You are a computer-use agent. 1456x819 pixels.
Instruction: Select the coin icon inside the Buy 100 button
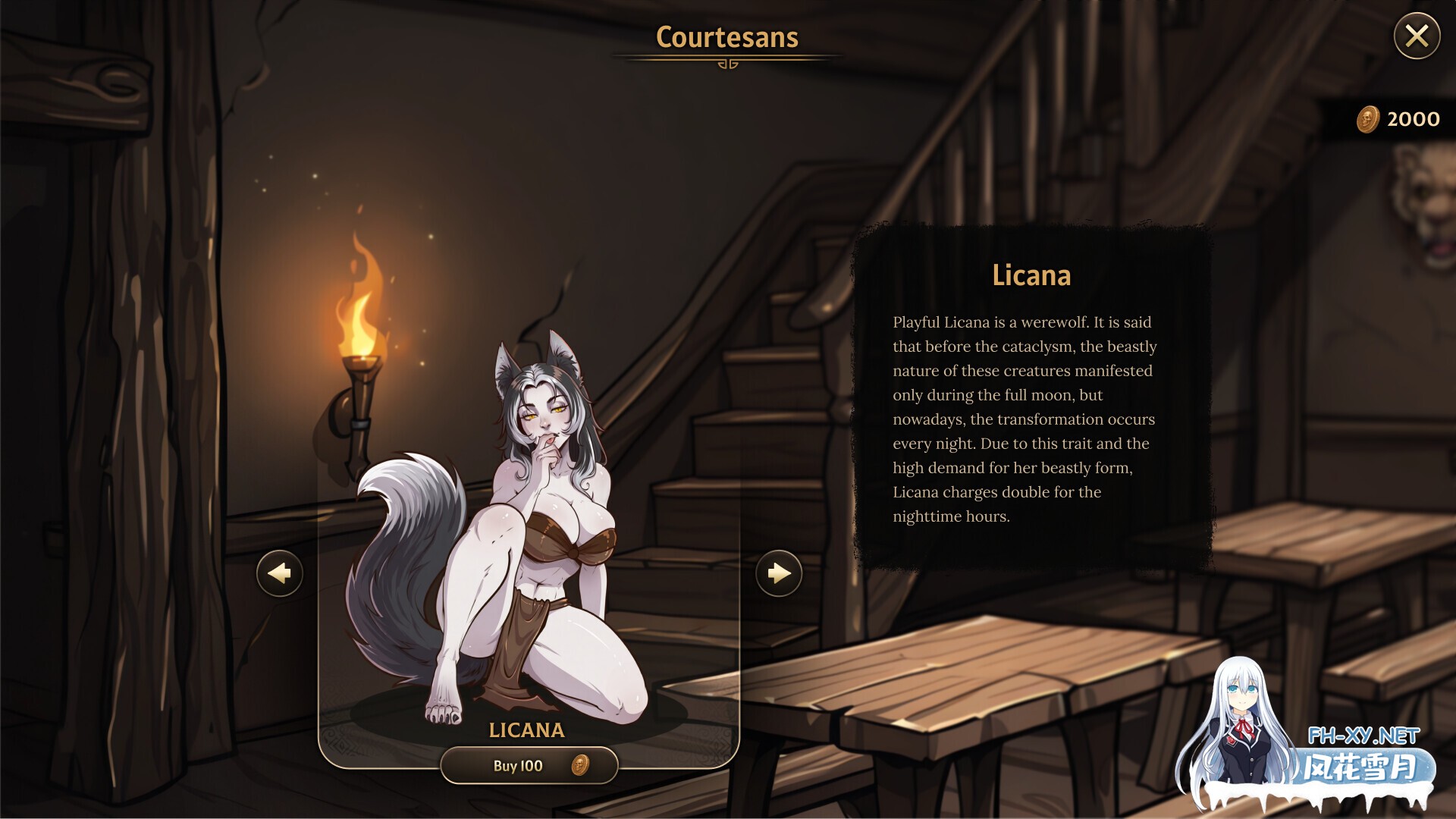coord(580,766)
